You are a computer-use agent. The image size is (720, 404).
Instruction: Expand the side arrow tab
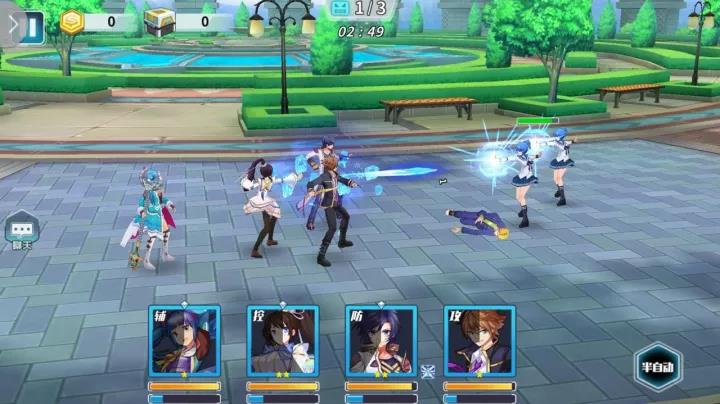point(11,25)
